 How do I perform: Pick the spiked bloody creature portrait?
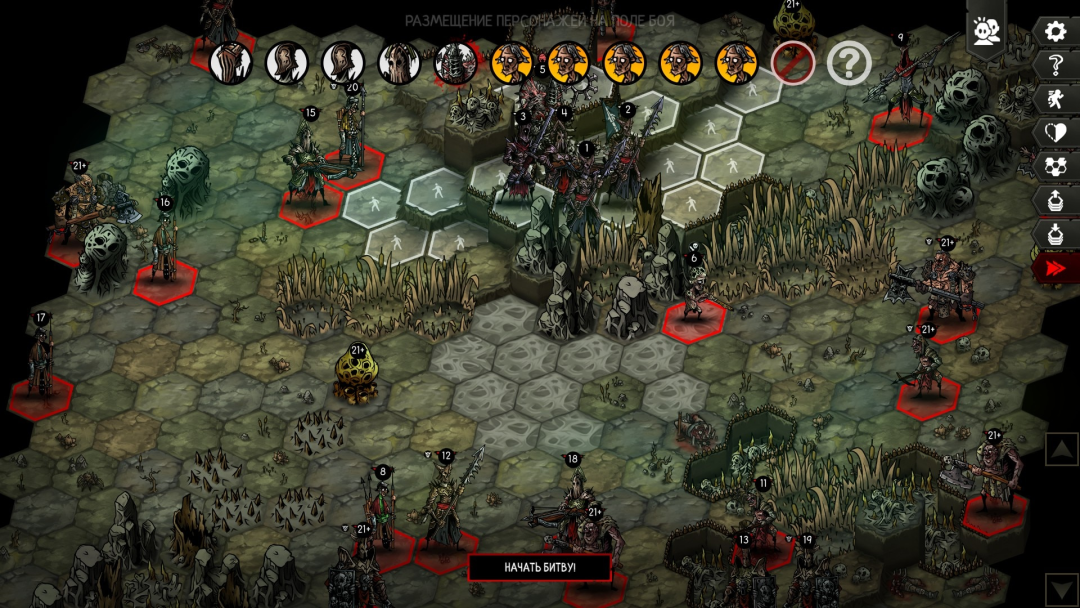tap(455, 63)
